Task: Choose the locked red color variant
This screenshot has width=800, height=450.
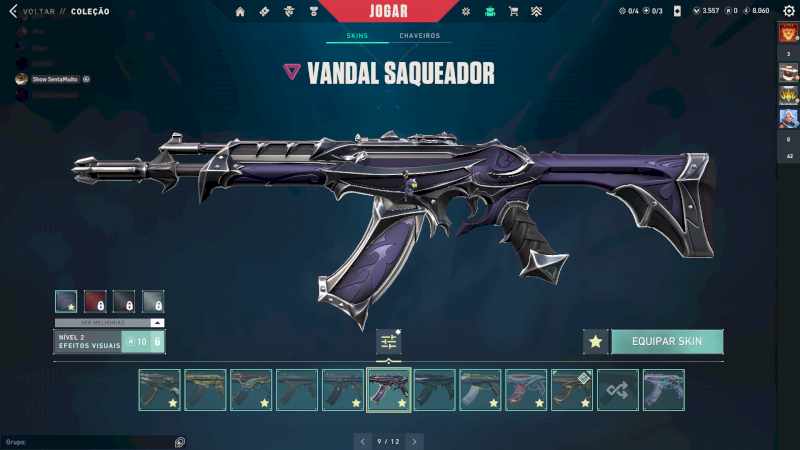Action: 95,301
